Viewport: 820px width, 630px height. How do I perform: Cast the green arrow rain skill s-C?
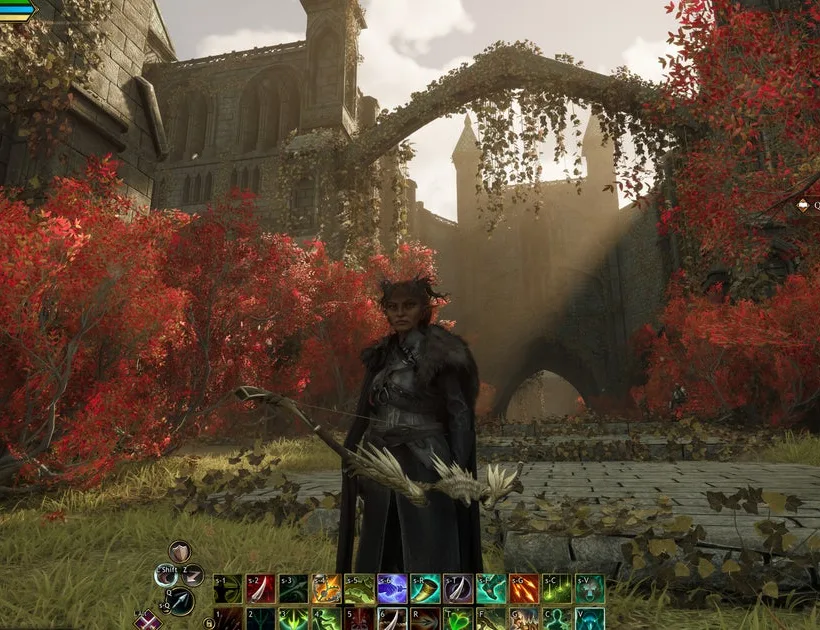click(557, 589)
